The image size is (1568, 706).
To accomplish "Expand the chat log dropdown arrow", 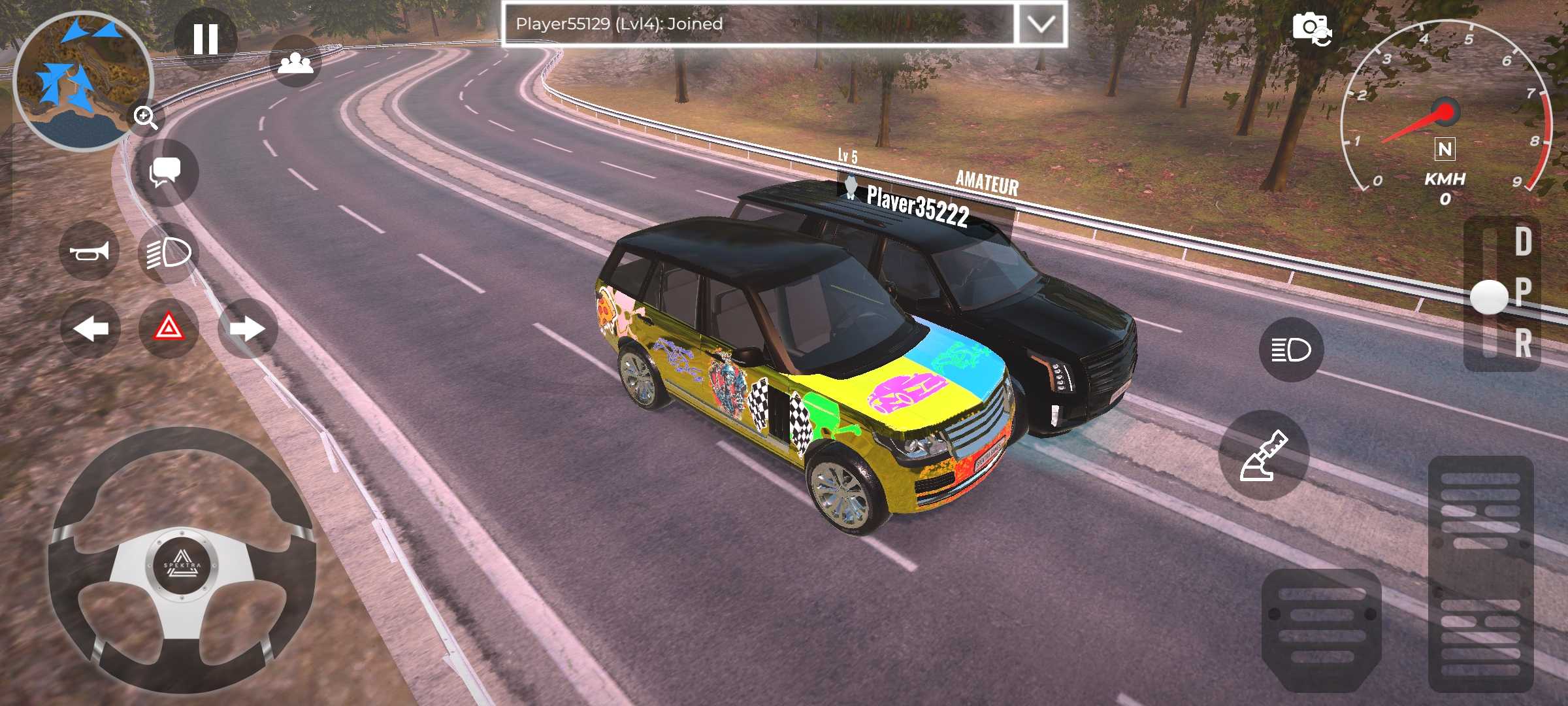I will (1041, 24).
